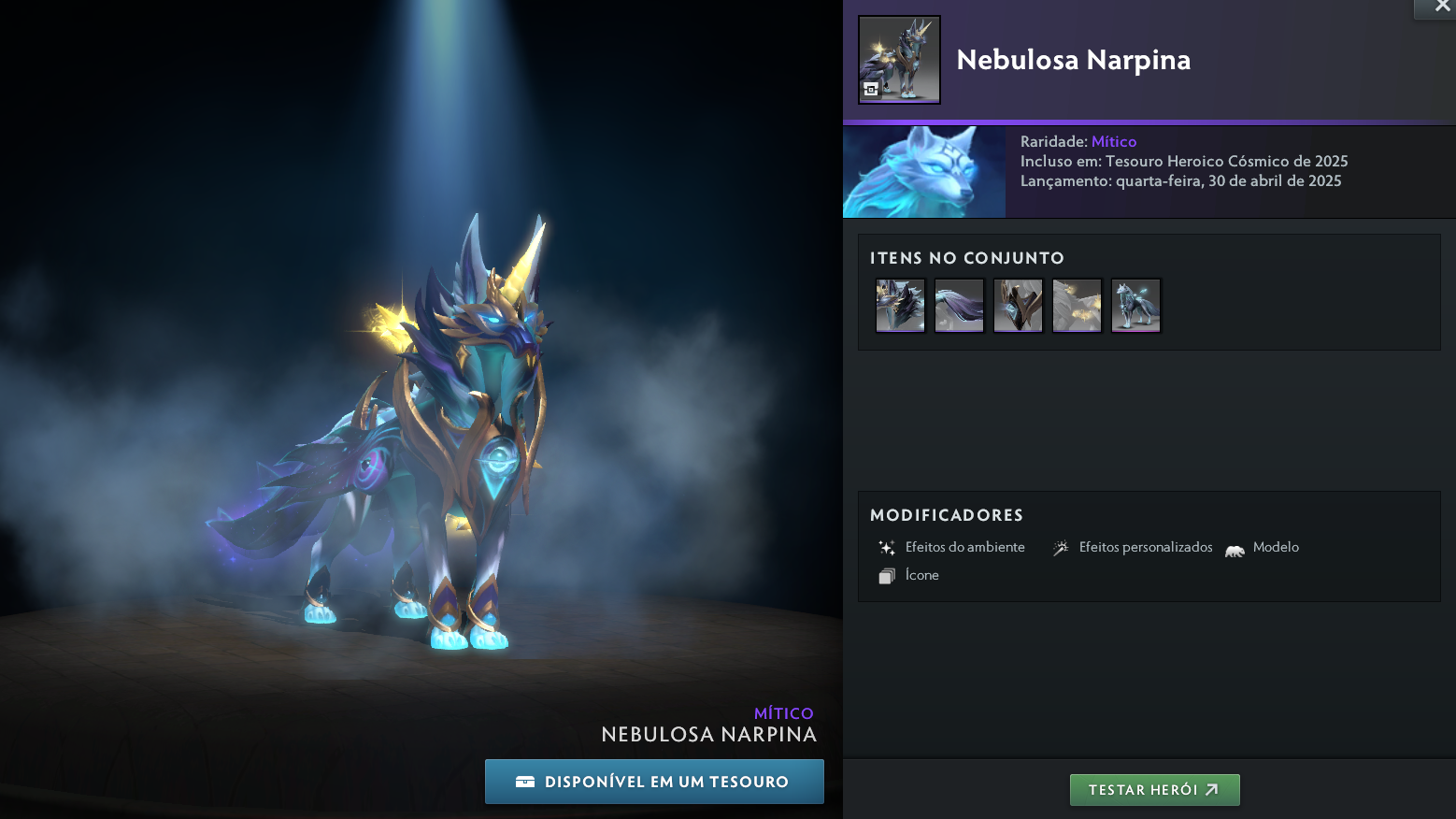Test the hero with 'Testar Herói'
The height and width of the screenshot is (819, 1456).
pyautogui.click(x=1154, y=790)
